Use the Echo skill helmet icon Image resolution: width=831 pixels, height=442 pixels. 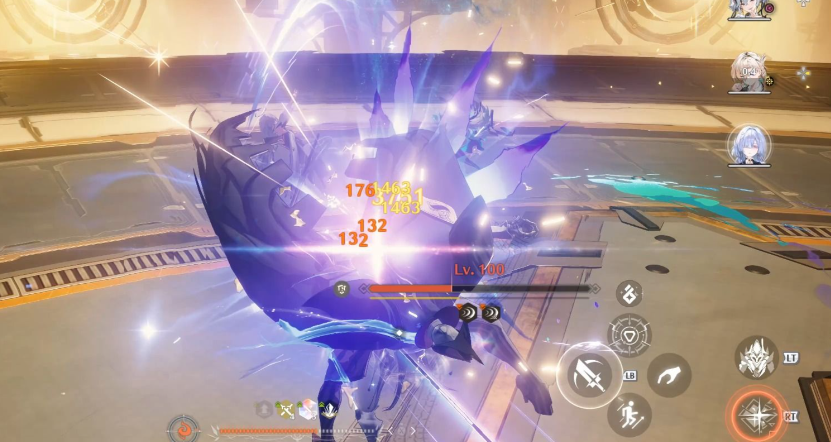click(x=757, y=359)
